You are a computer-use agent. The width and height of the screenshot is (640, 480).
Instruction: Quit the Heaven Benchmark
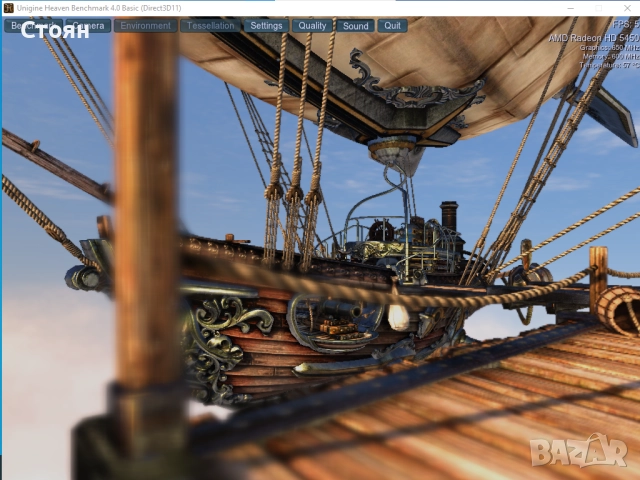pyautogui.click(x=393, y=25)
